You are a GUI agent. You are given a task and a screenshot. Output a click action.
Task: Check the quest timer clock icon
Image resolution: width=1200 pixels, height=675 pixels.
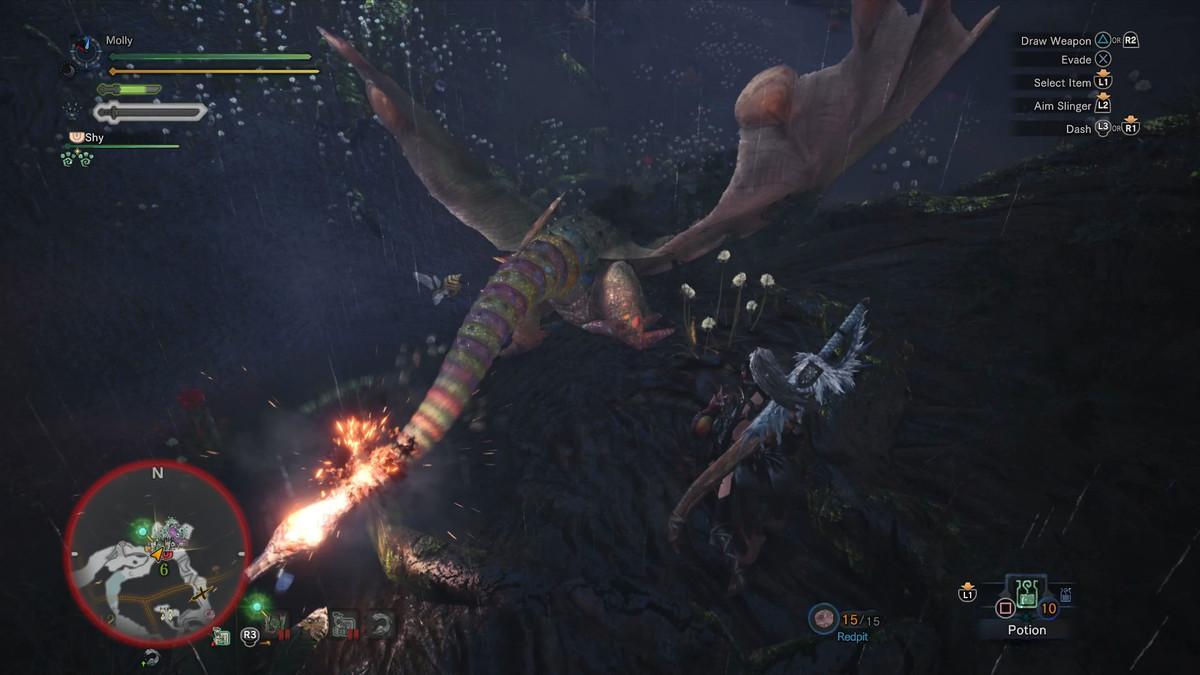(85, 50)
